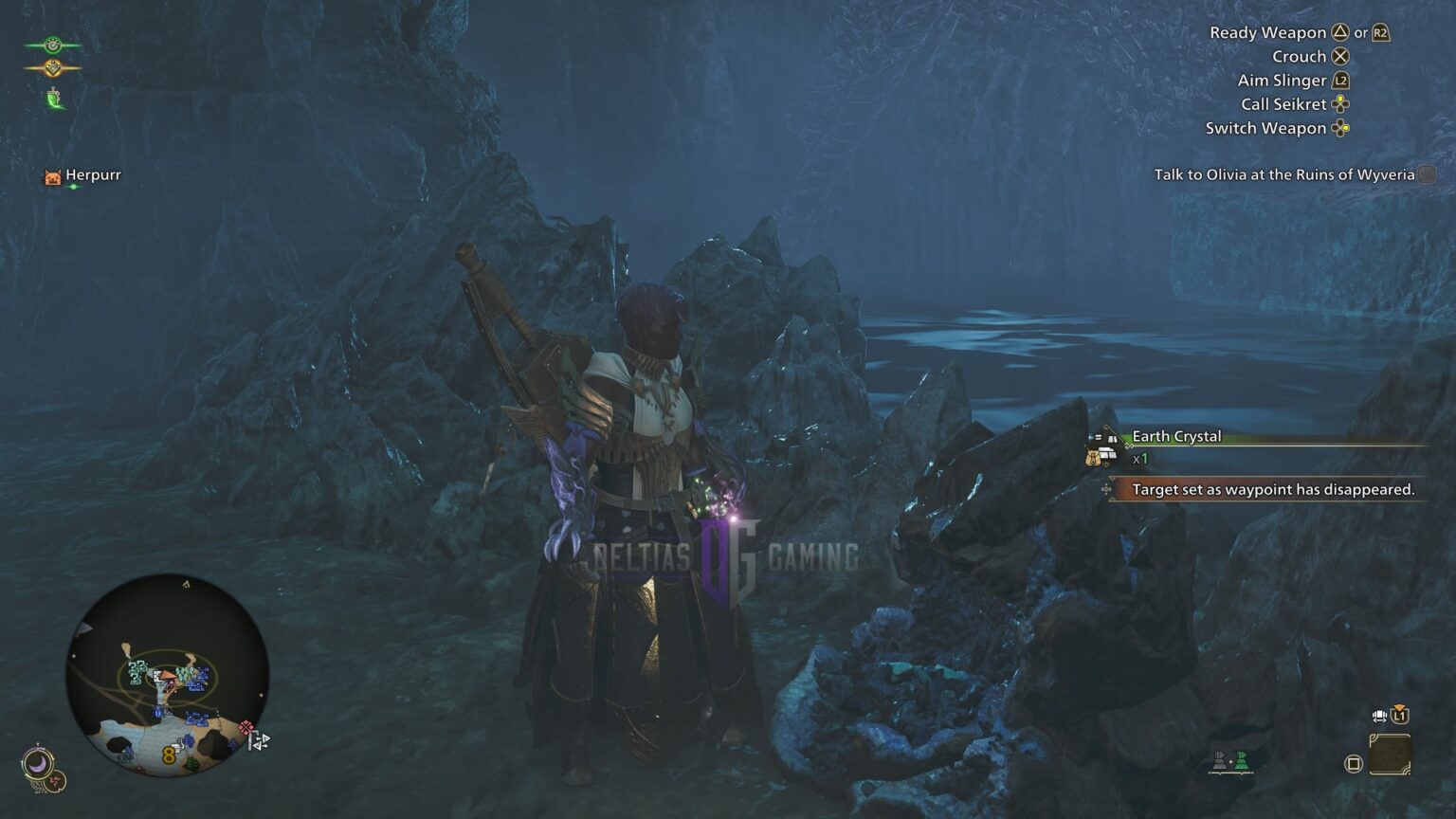Click the grey Seikret icon next to the green one

[1220, 760]
